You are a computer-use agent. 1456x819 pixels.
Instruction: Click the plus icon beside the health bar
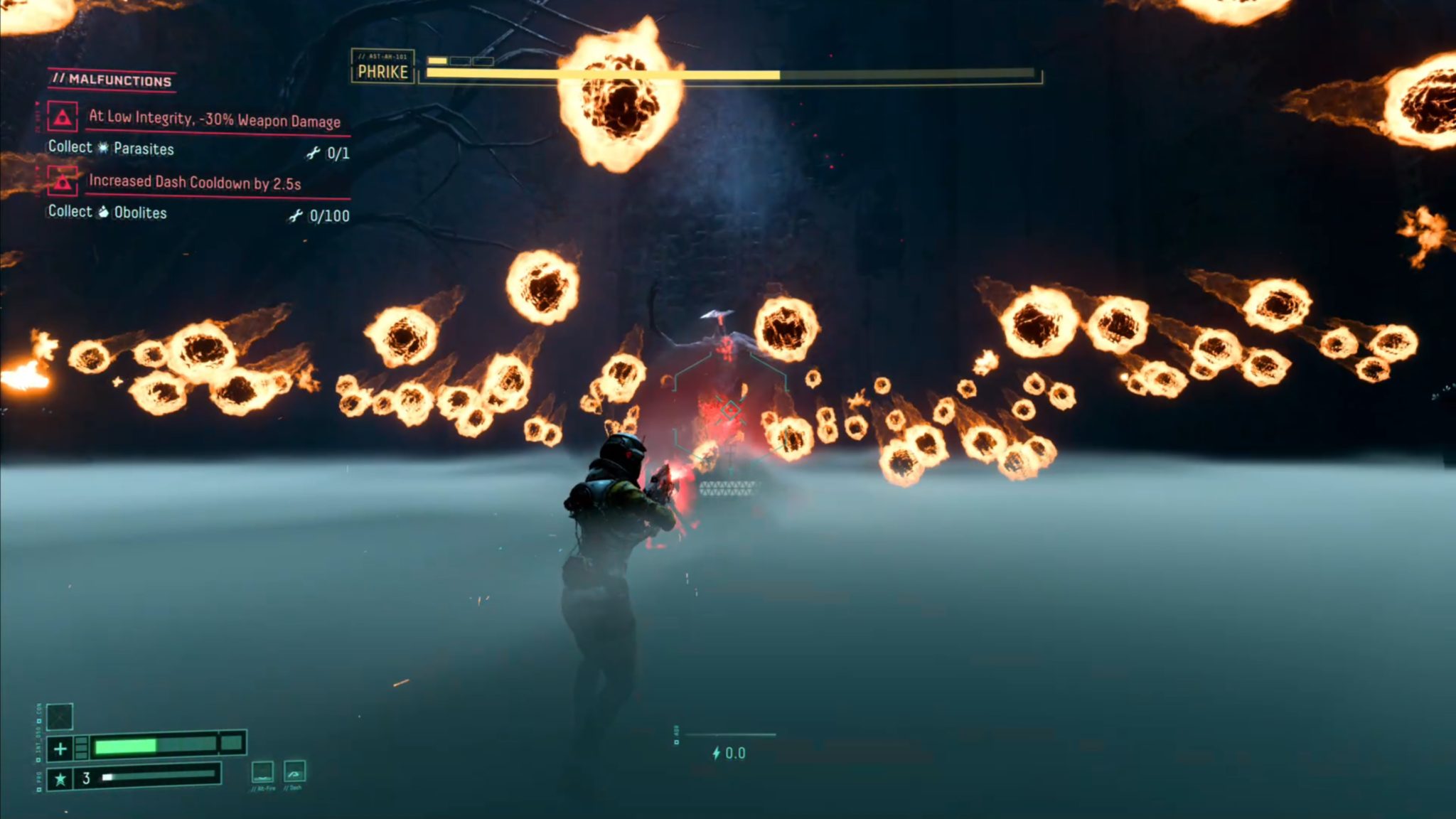pos(60,749)
